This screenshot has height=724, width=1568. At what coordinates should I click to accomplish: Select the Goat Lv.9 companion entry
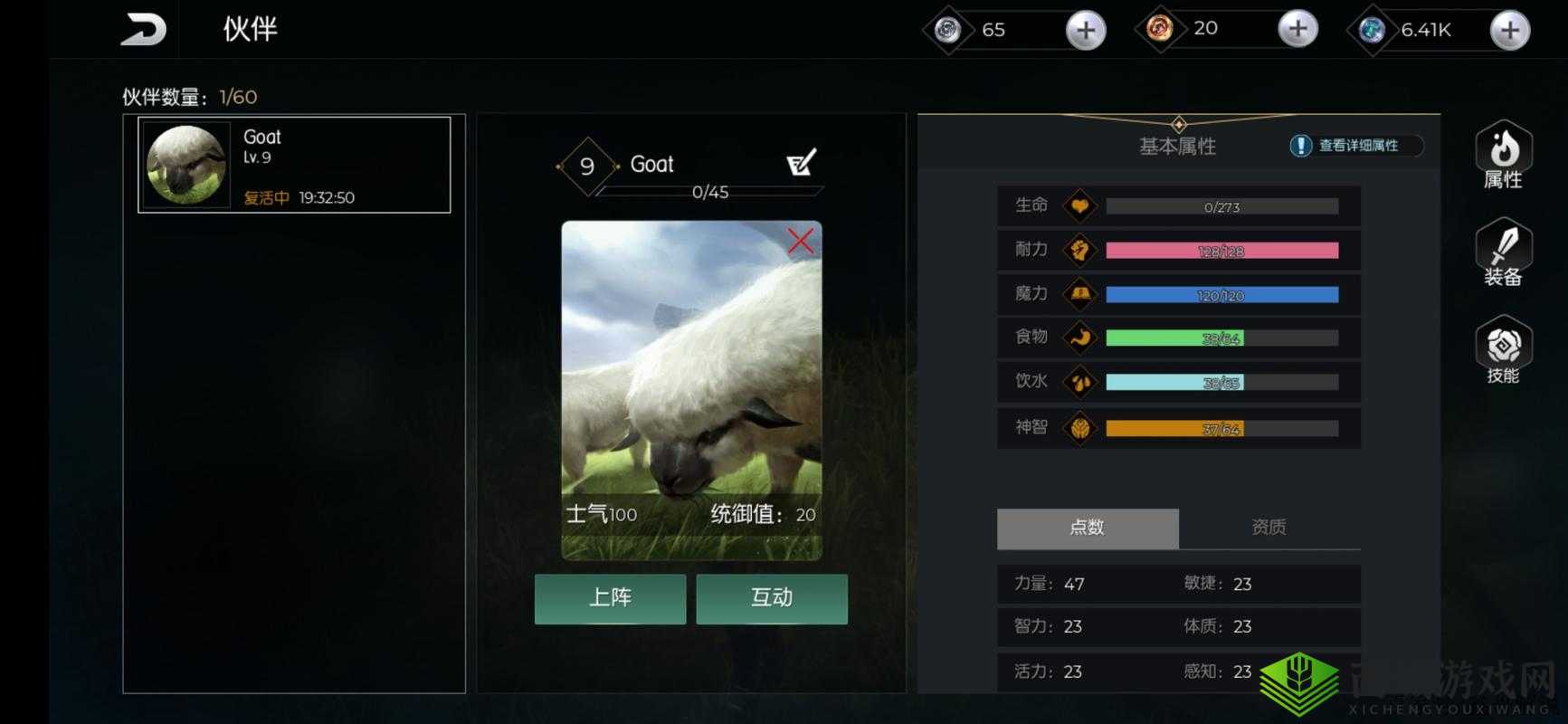click(294, 165)
